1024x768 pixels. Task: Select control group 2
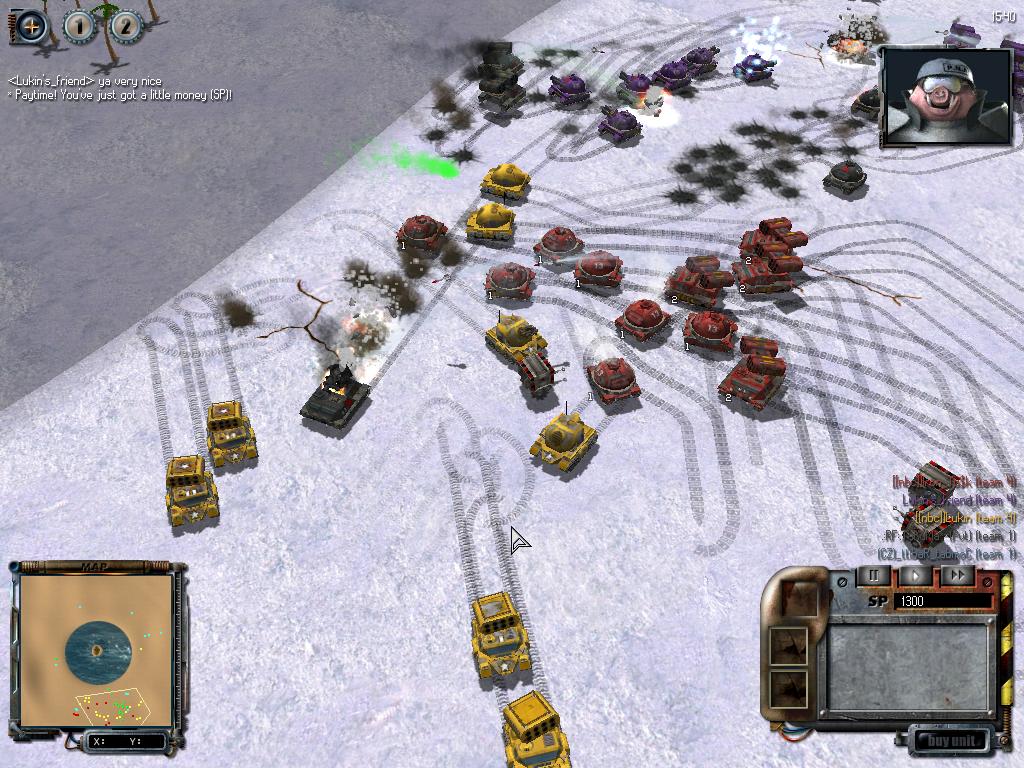(x=126, y=27)
